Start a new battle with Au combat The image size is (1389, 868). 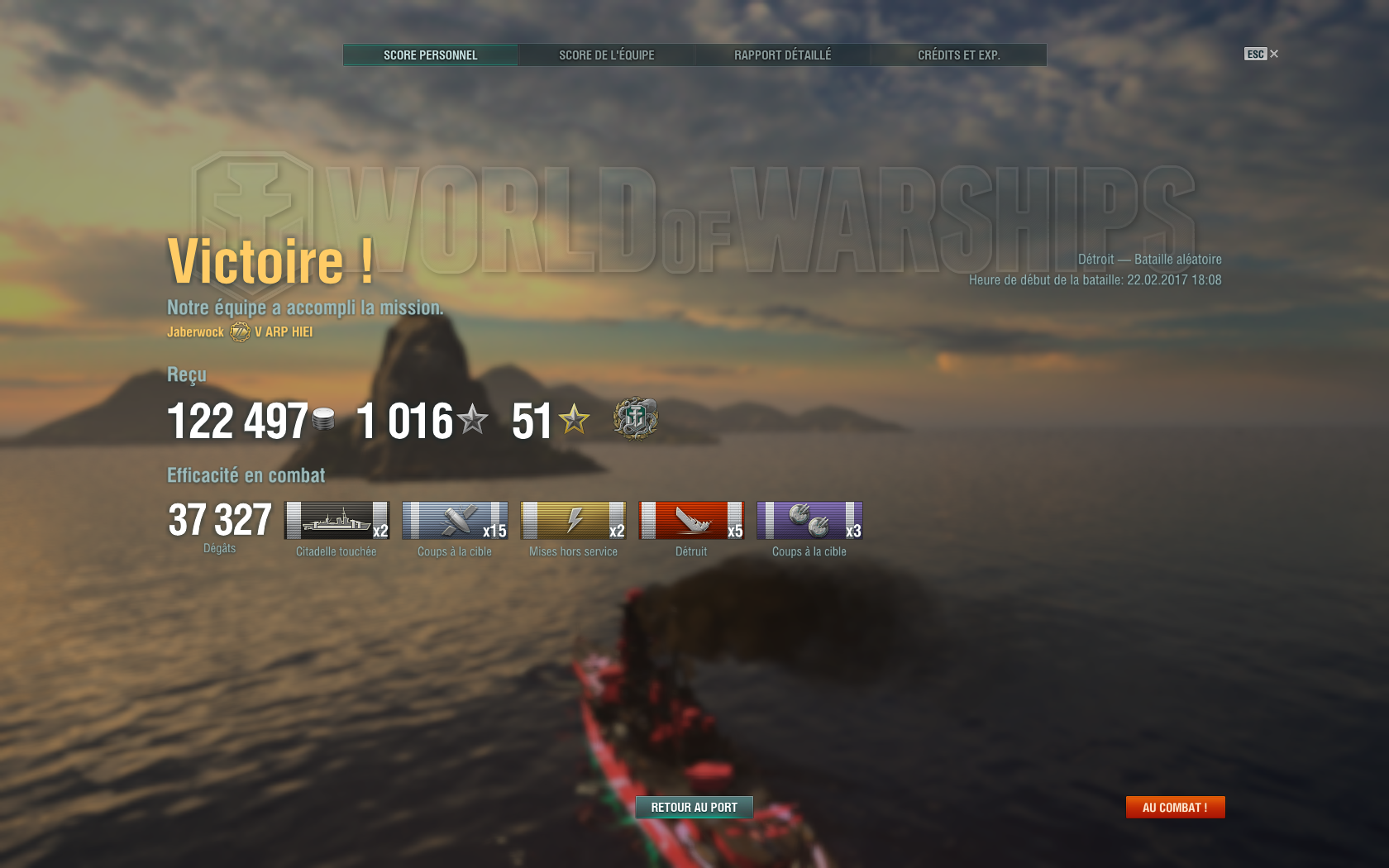[x=1175, y=807]
